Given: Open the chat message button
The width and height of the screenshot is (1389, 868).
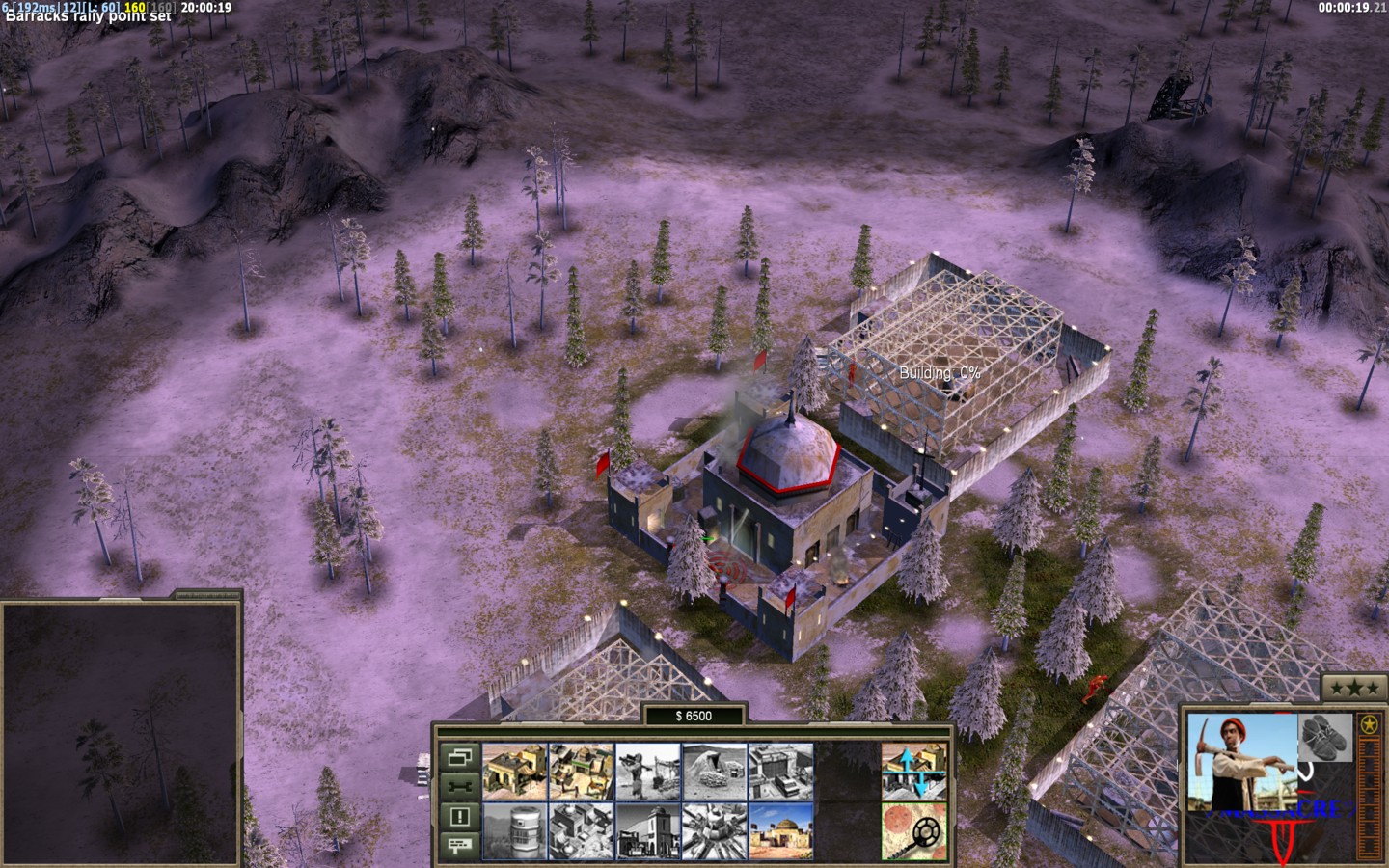Looking at the screenshot, I should [458, 846].
